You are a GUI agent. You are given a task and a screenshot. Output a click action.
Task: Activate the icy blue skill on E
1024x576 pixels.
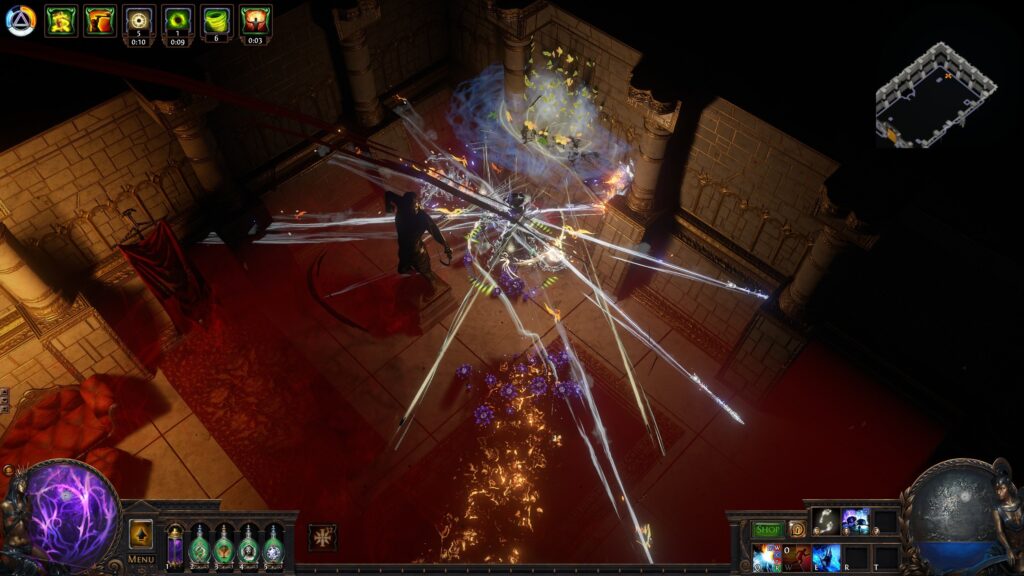[826, 557]
